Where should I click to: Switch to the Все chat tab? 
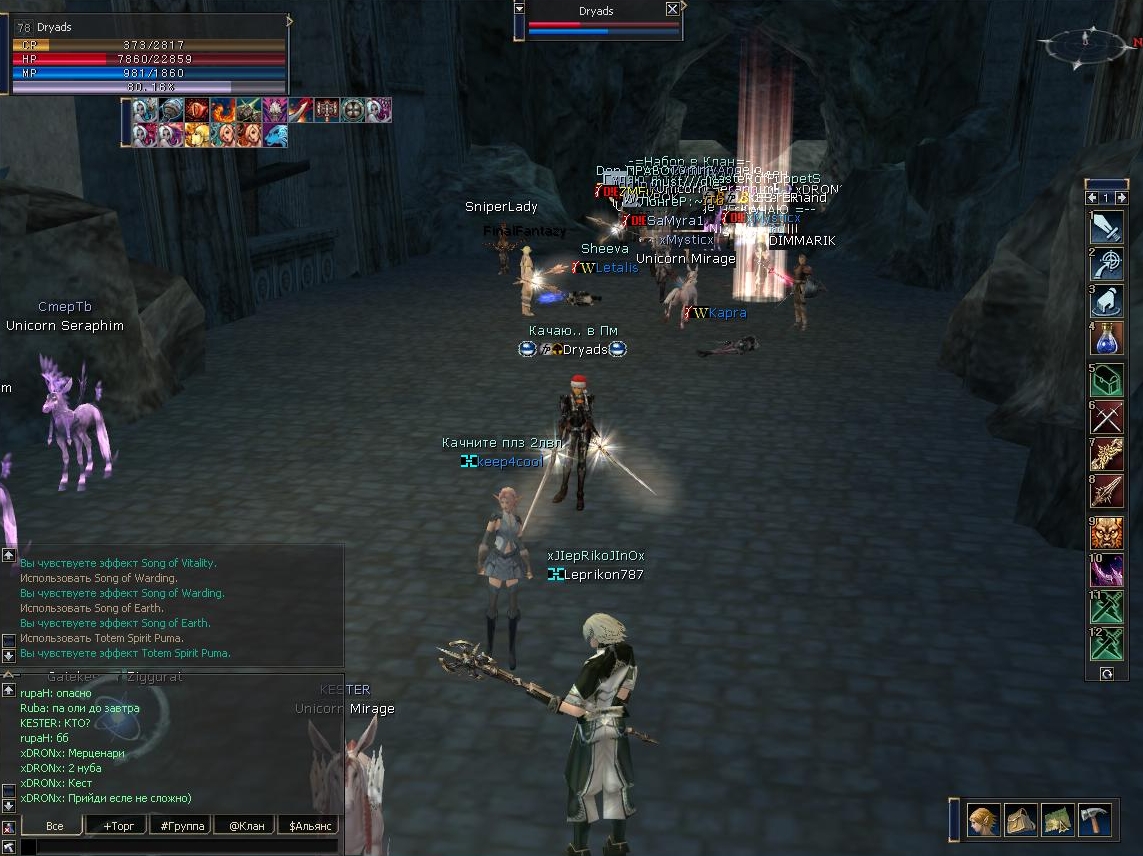pos(54,826)
